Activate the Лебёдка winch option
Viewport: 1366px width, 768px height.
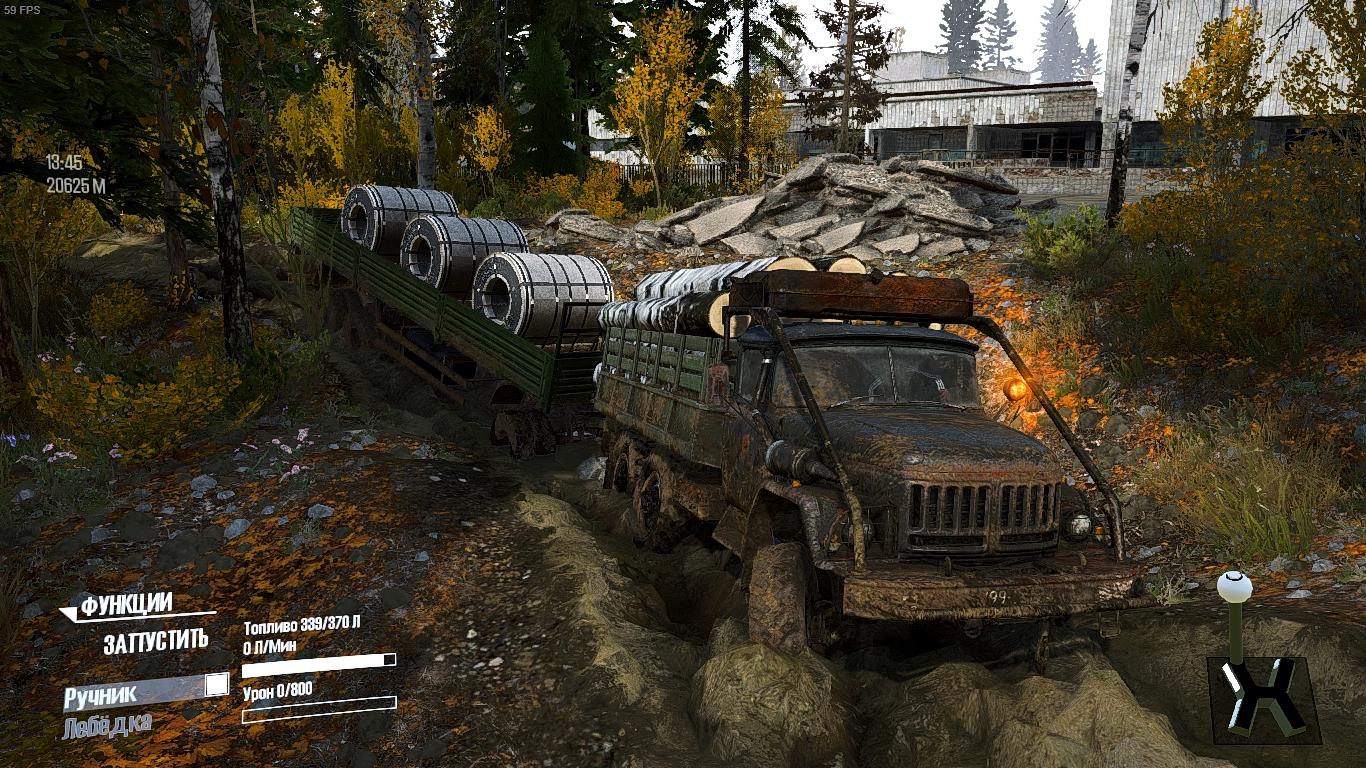[107, 726]
